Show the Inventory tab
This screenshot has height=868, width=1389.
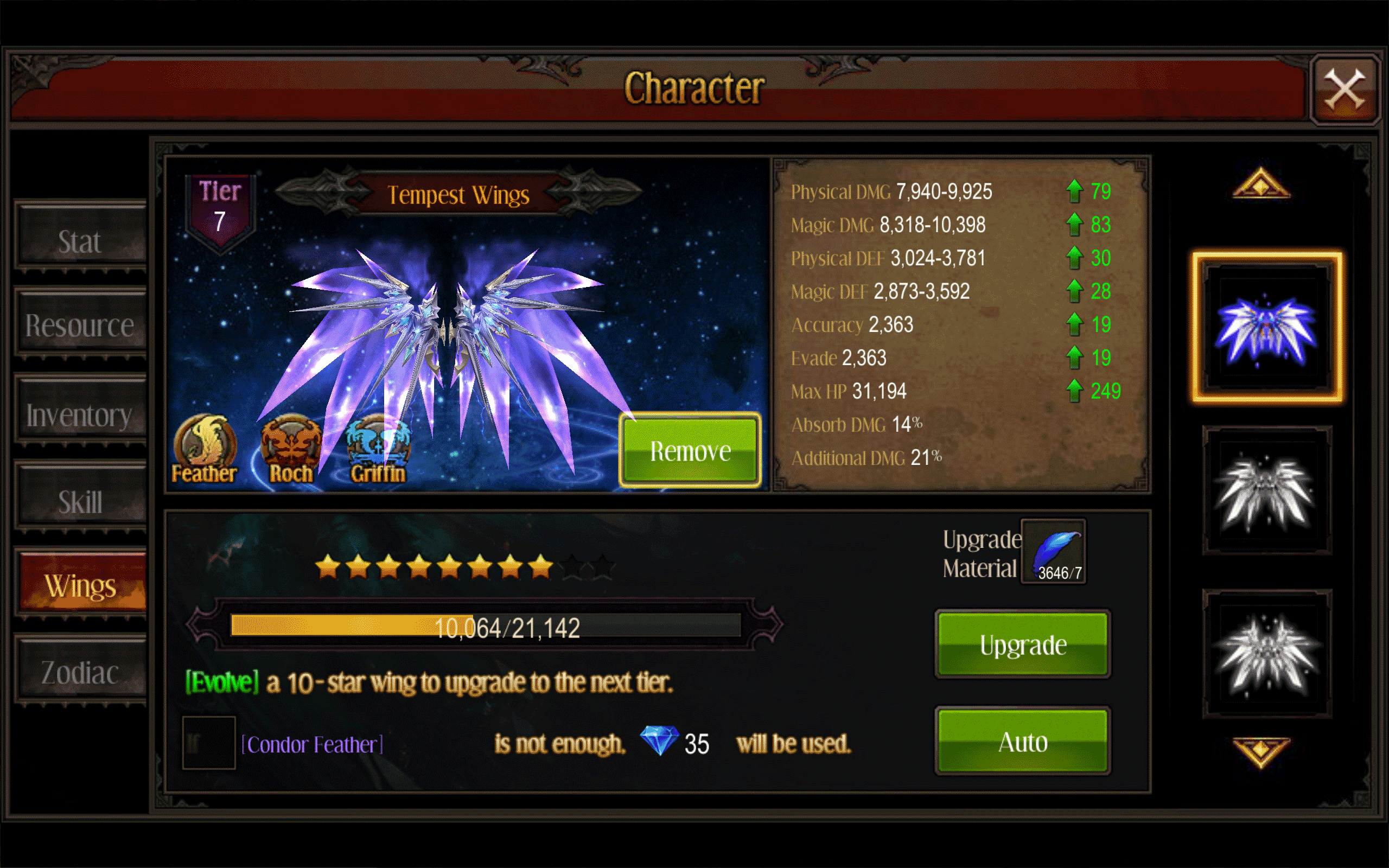80,414
